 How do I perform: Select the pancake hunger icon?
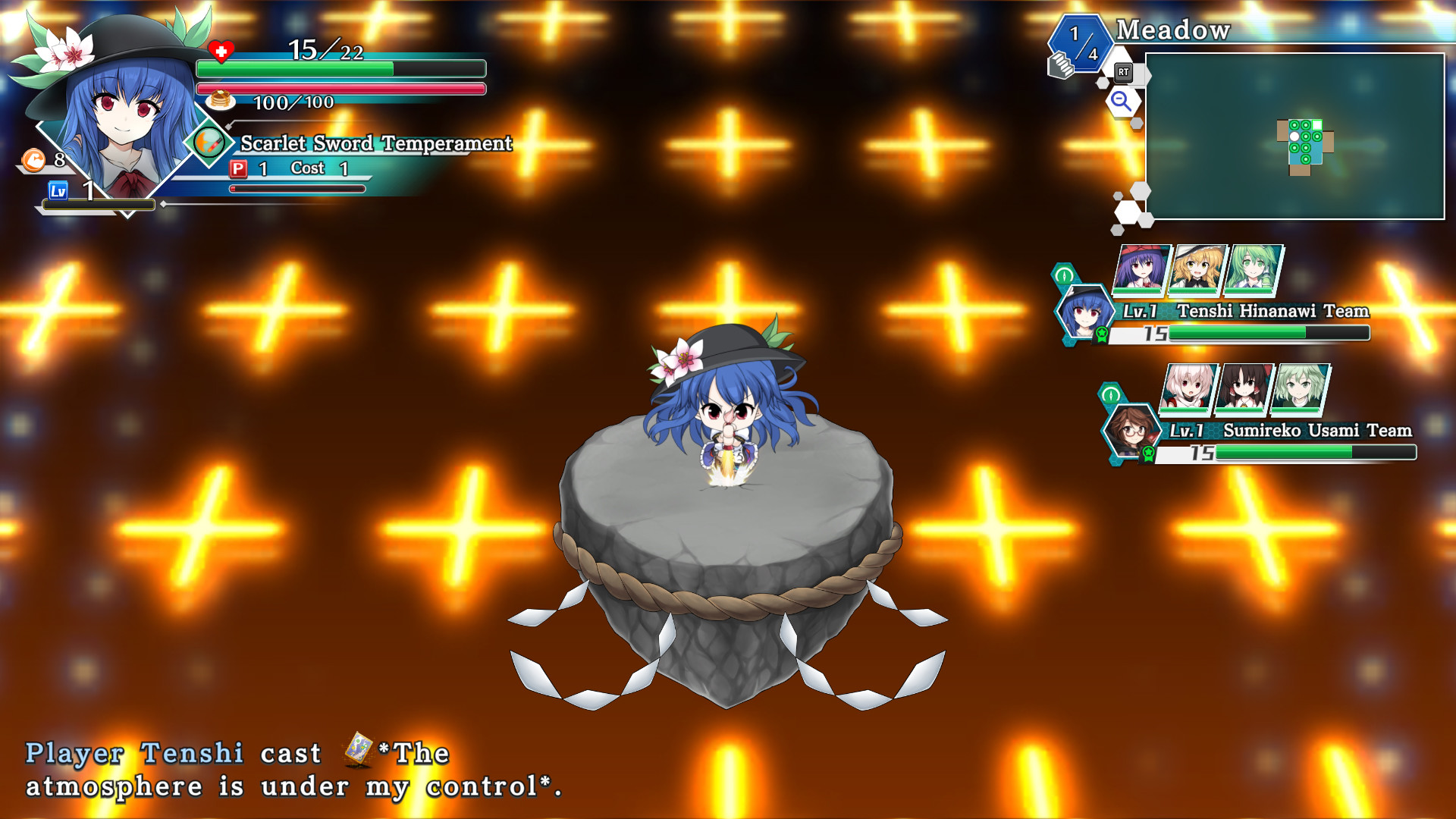[220, 102]
